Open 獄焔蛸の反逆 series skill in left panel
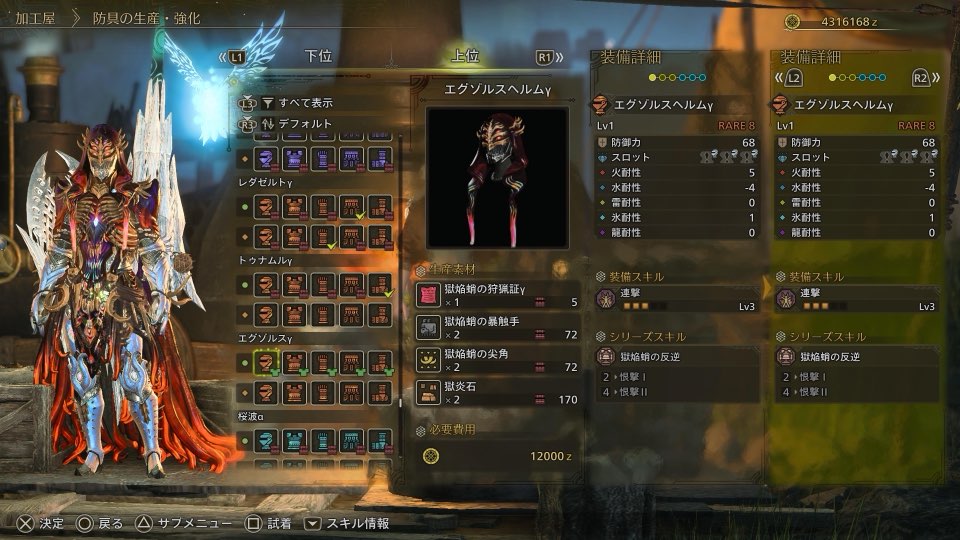960x540 pixels. tap(675, 356)
